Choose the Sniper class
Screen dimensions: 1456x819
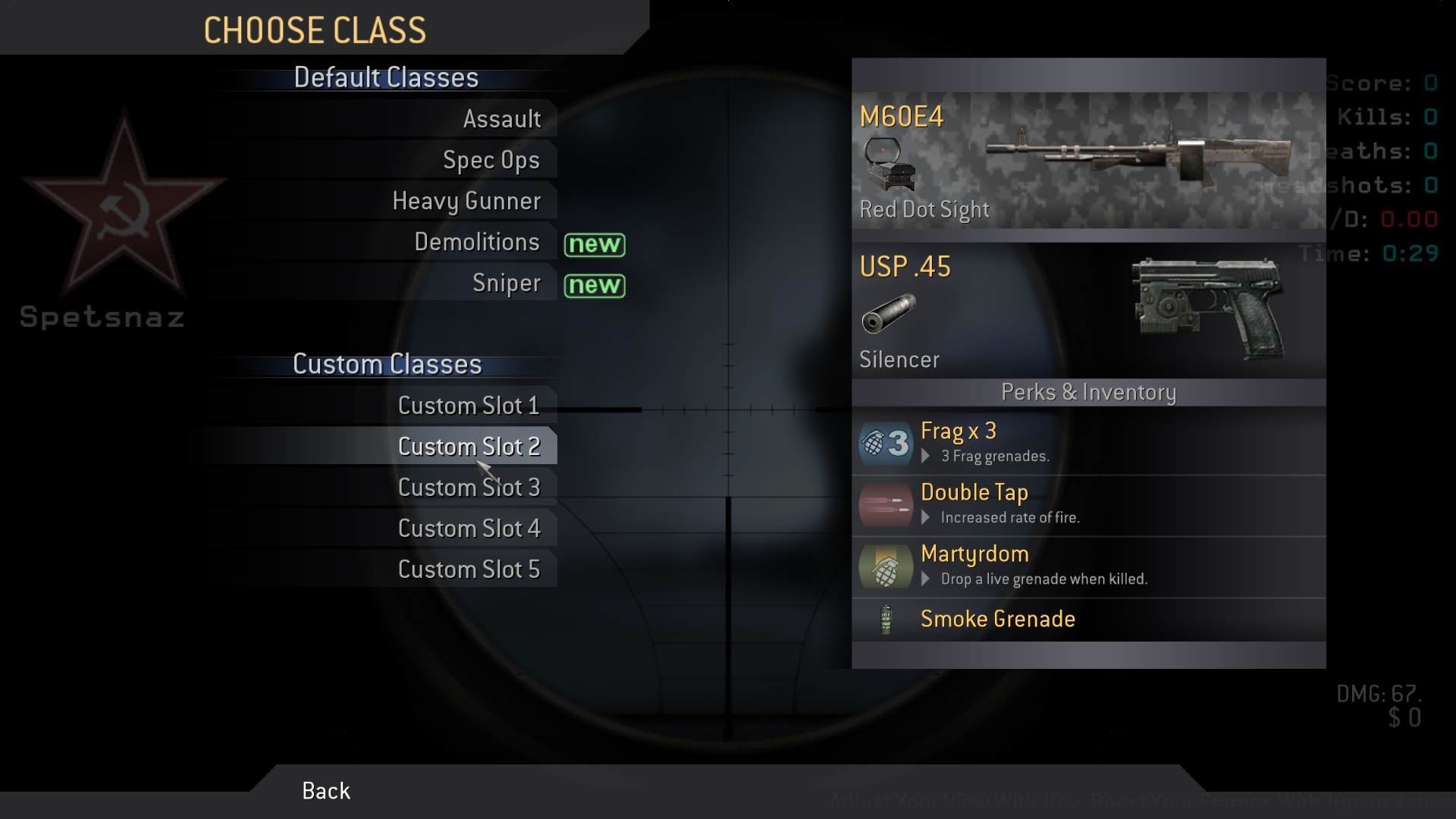tap(506, 283)
